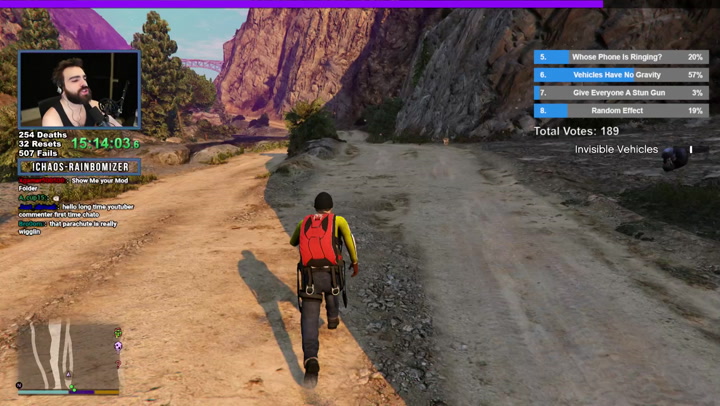Open the streamer webcam thumbnail
This screenshot has width=720, height=406.
point(79,90)
